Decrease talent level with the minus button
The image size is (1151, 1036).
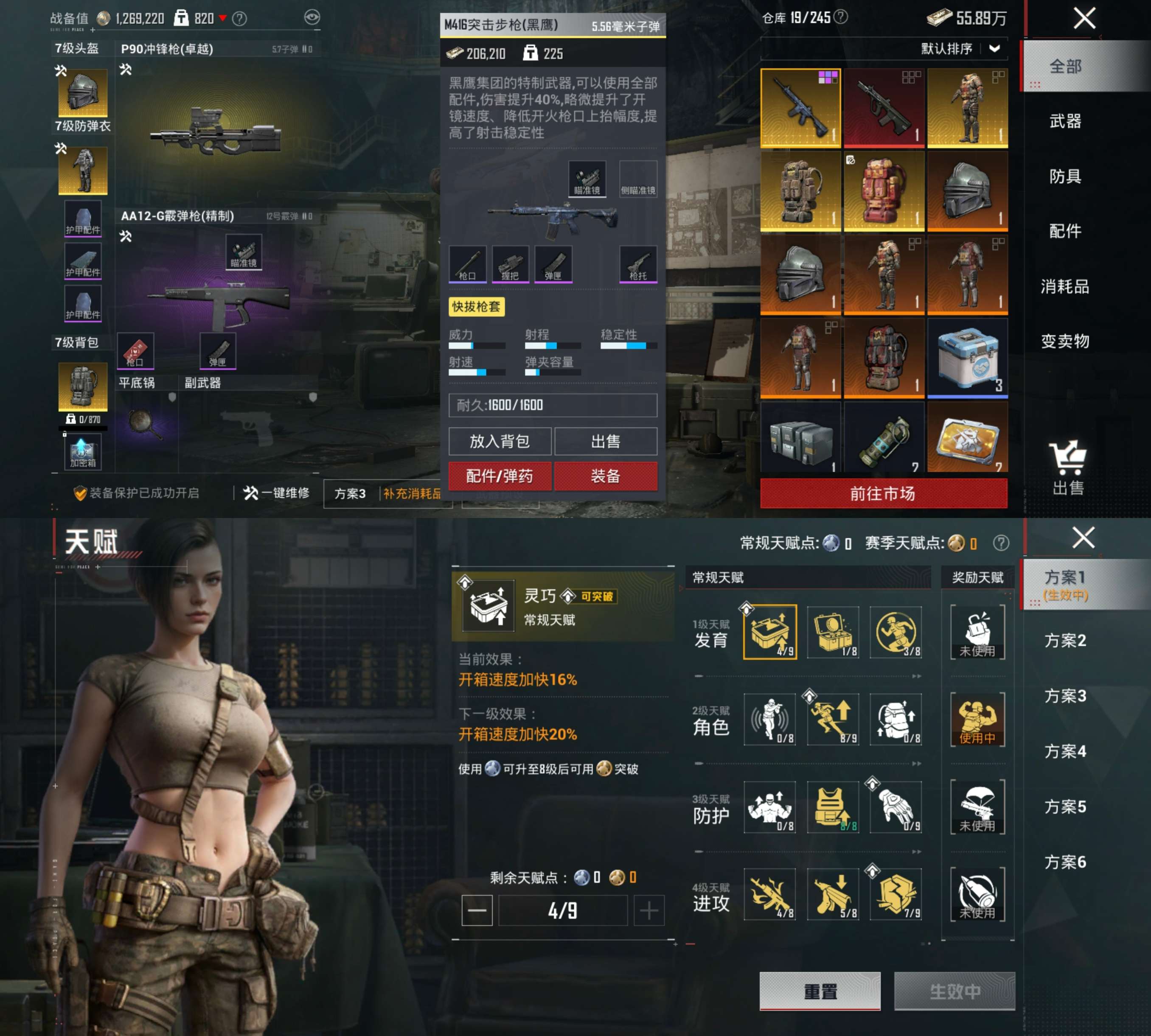(477, 911)
